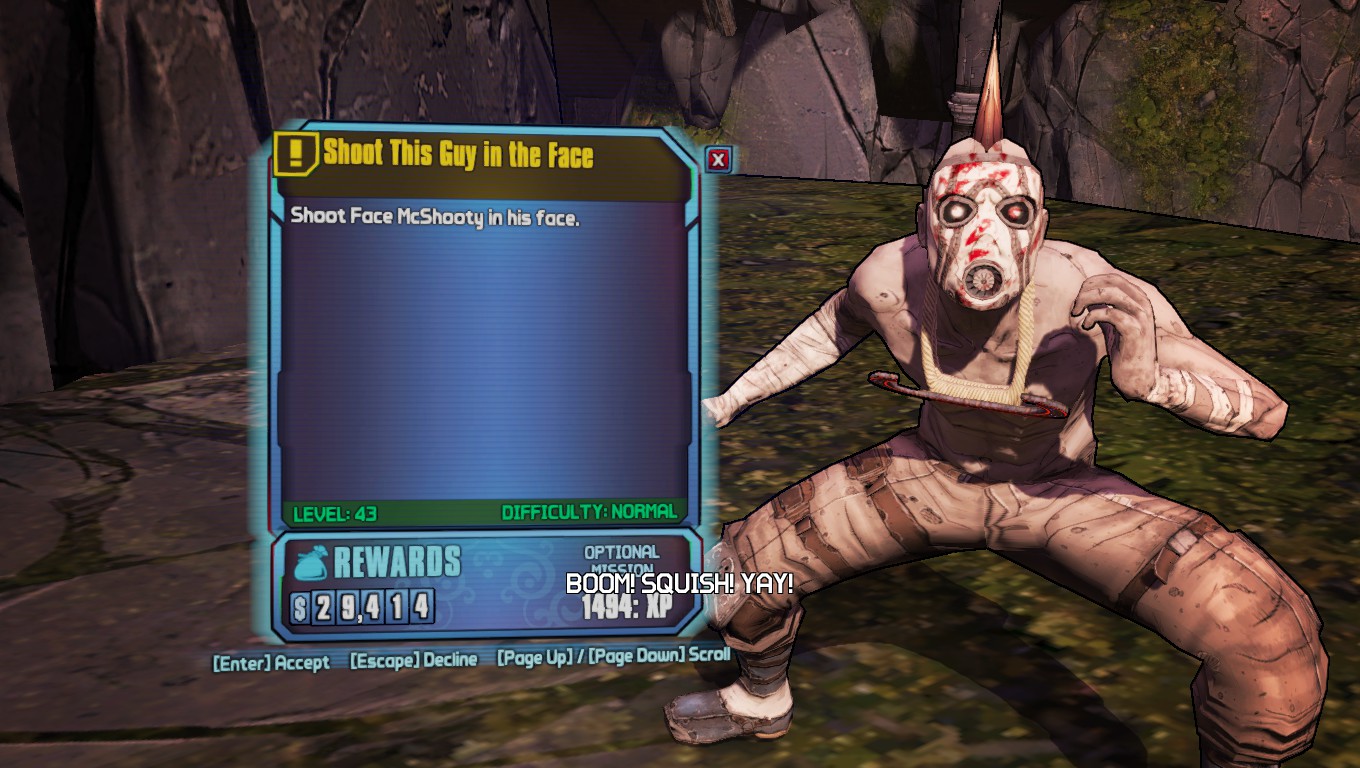
Task: Decline the mission offer
Action: click(x=413, y=661)
